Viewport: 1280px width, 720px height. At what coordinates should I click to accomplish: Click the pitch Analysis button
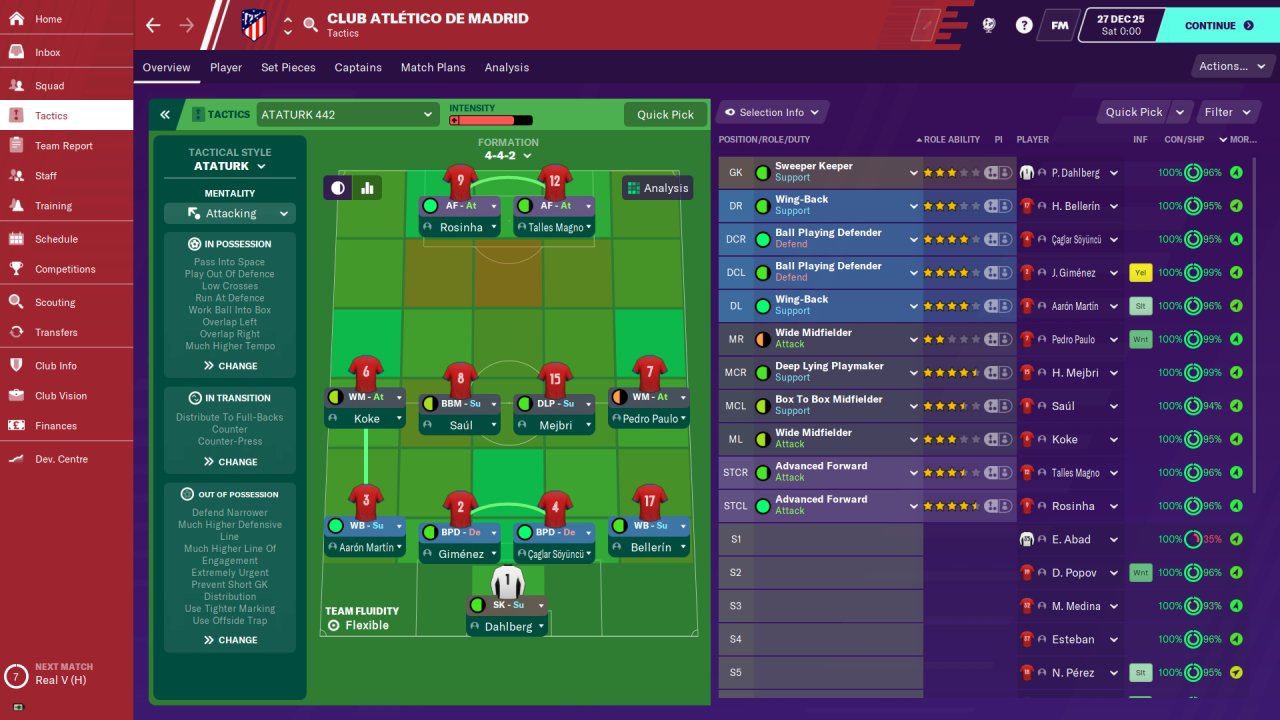pos(657,188)
